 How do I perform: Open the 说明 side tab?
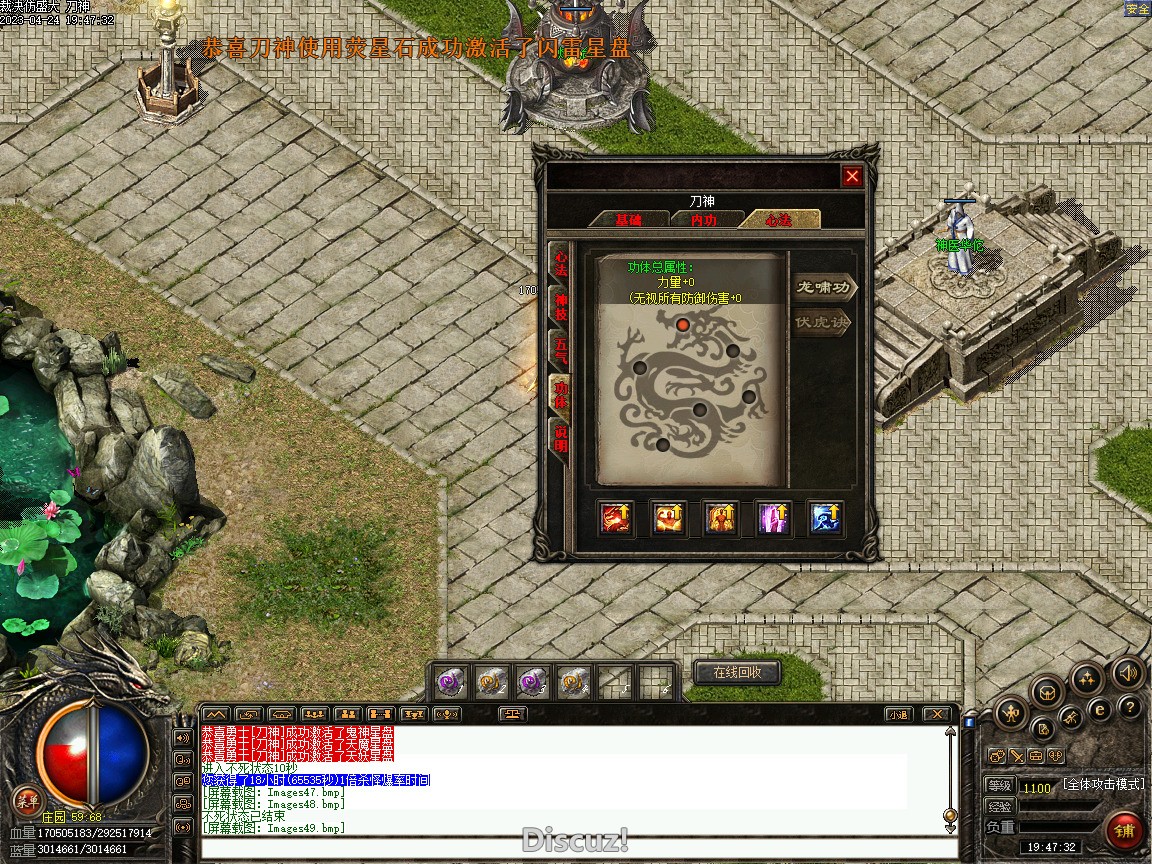coord(561,436)
